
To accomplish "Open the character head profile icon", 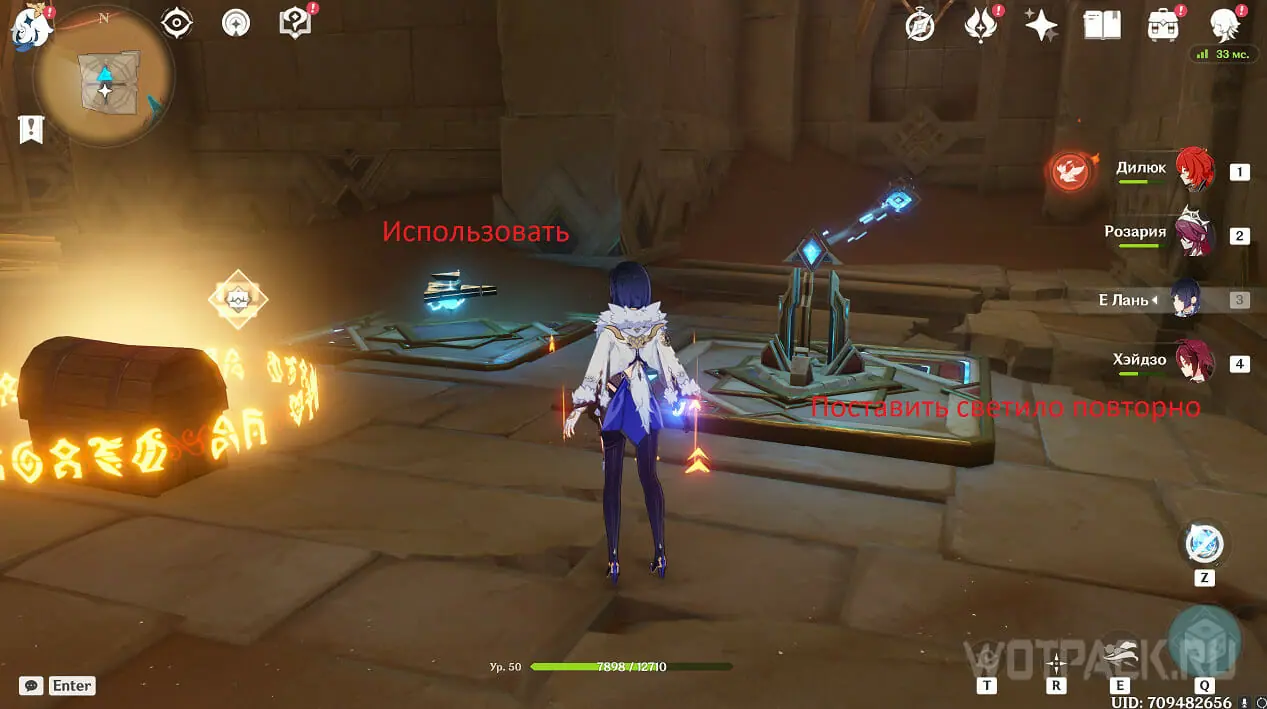I will pos(1225,25).
